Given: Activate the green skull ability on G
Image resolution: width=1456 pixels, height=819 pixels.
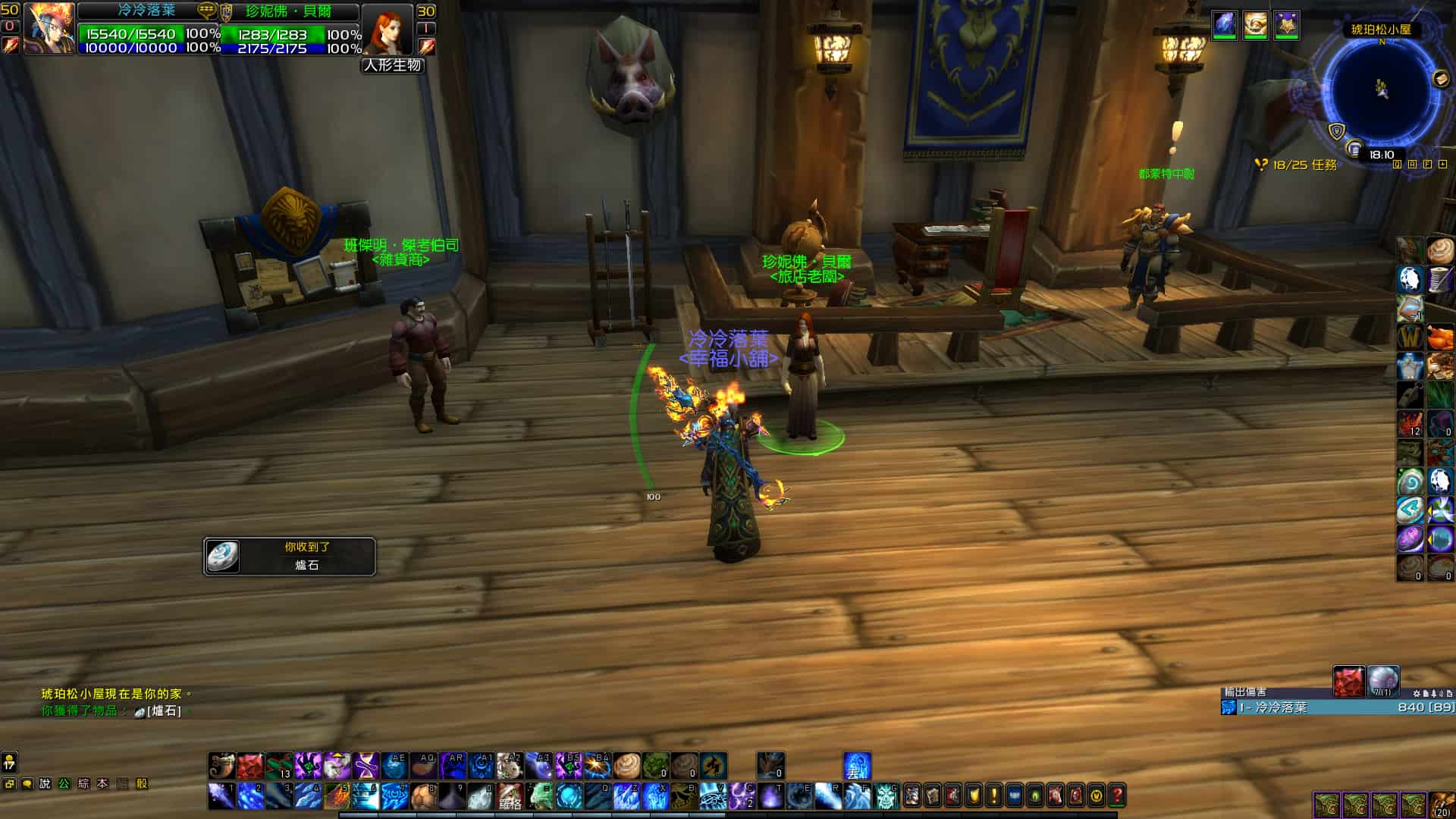Looking at the screenshot, I should click(x=886, y=795).
